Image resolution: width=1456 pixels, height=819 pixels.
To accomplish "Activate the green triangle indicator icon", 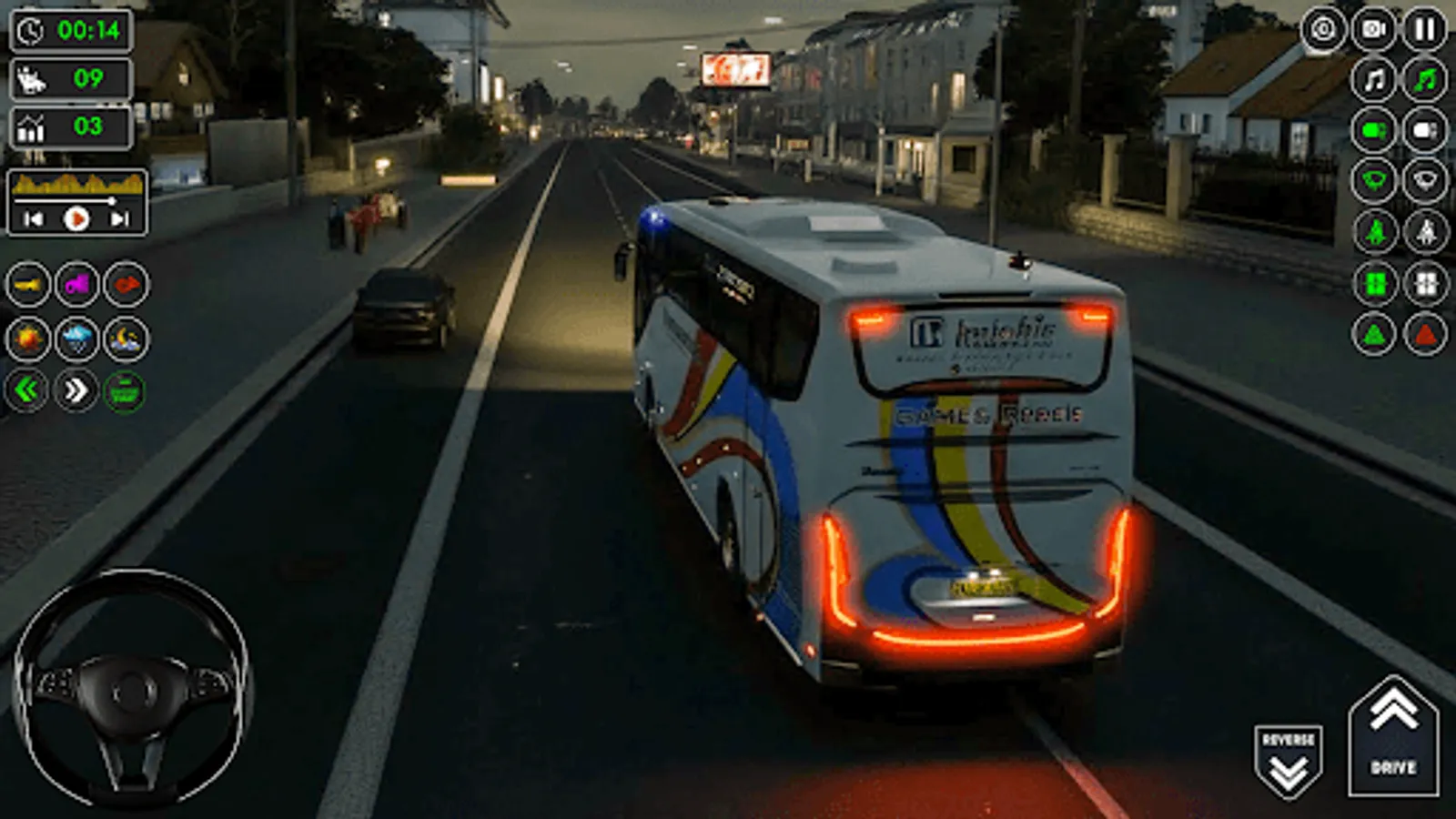I will (x=1374, y=332).
